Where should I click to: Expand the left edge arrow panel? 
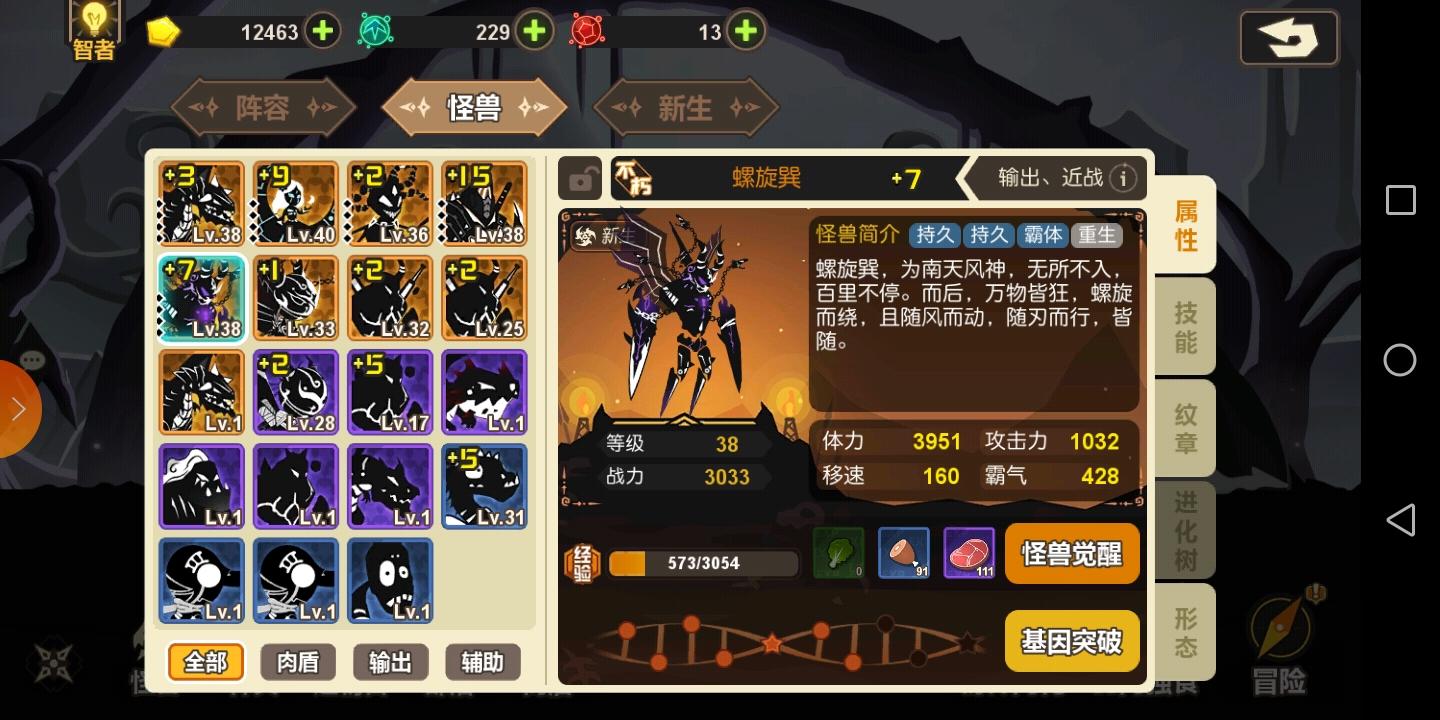[x=18, y=408]
